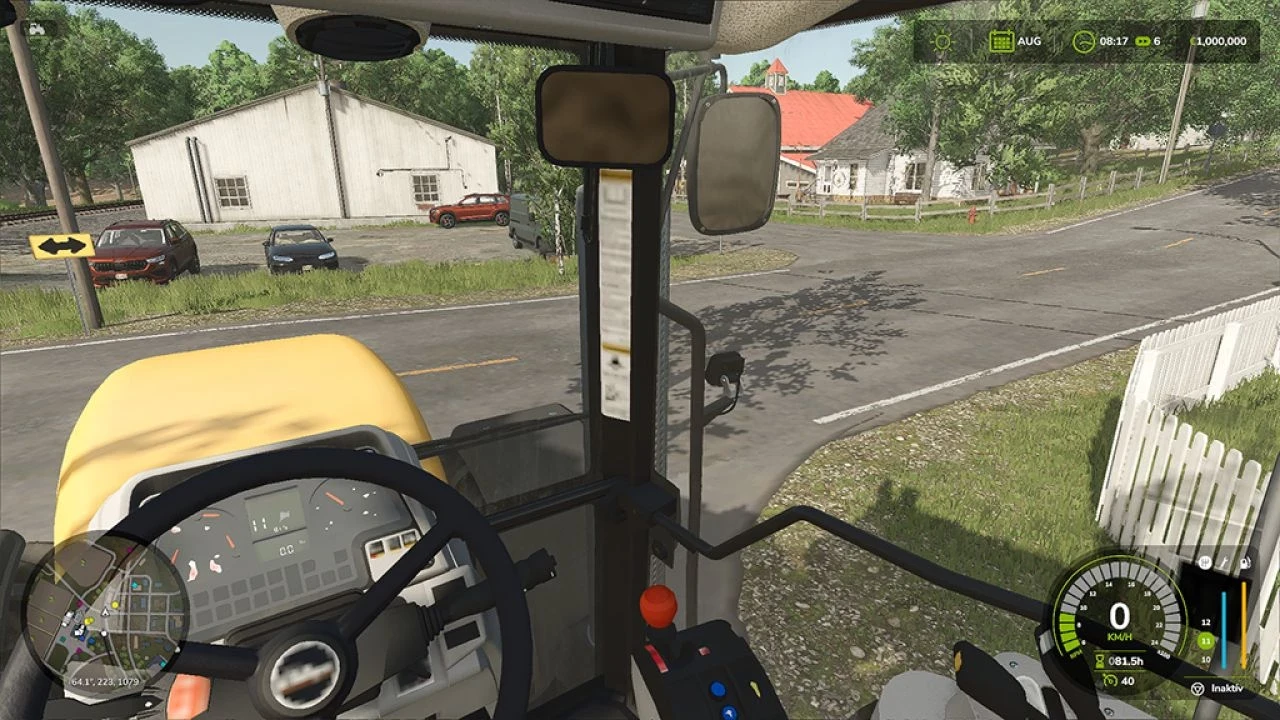Click the hourglass icon beside 081.5h
1280x720 pixels.
click(1100, 660)
